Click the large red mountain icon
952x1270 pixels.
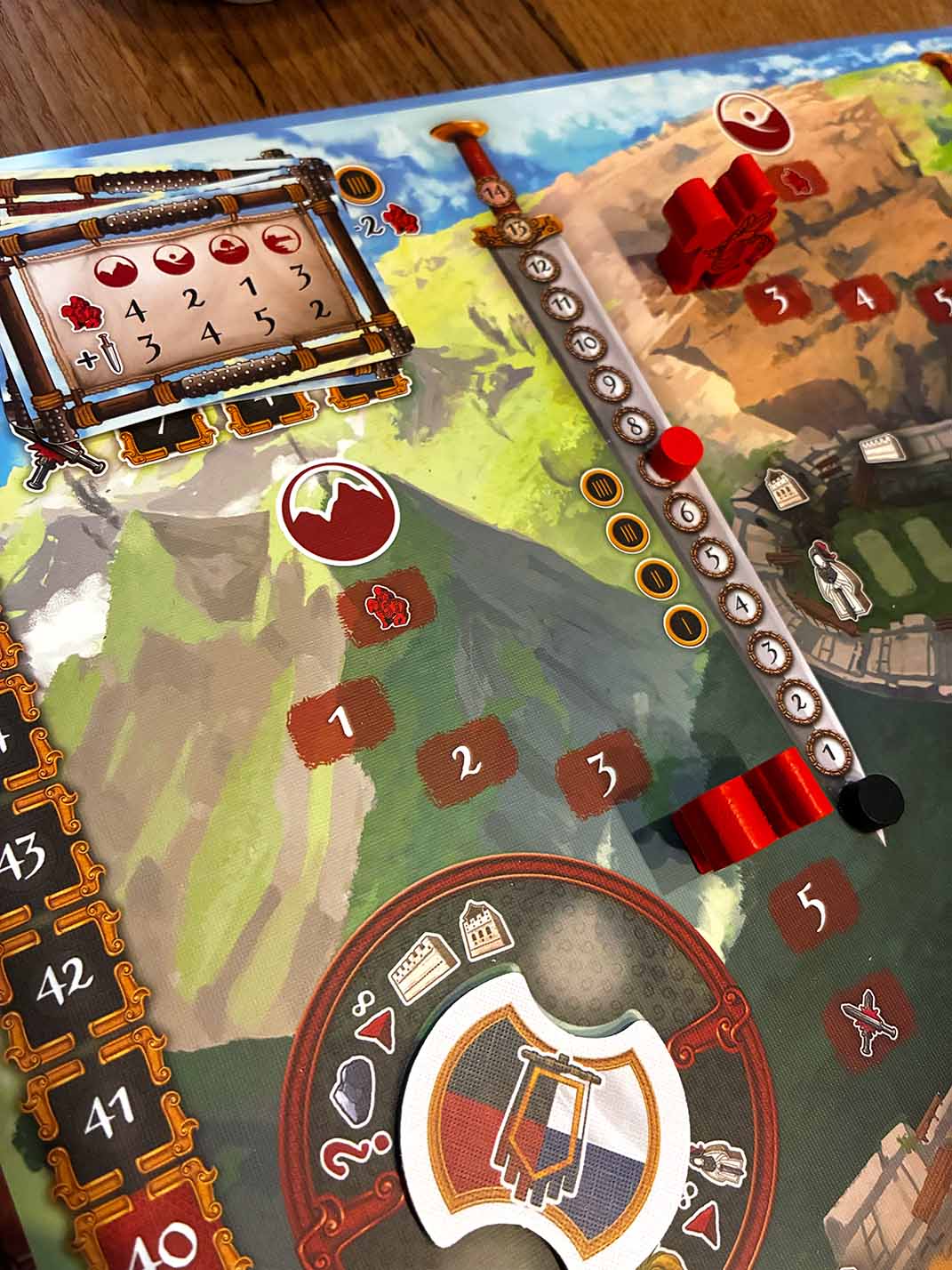(336, 508)
